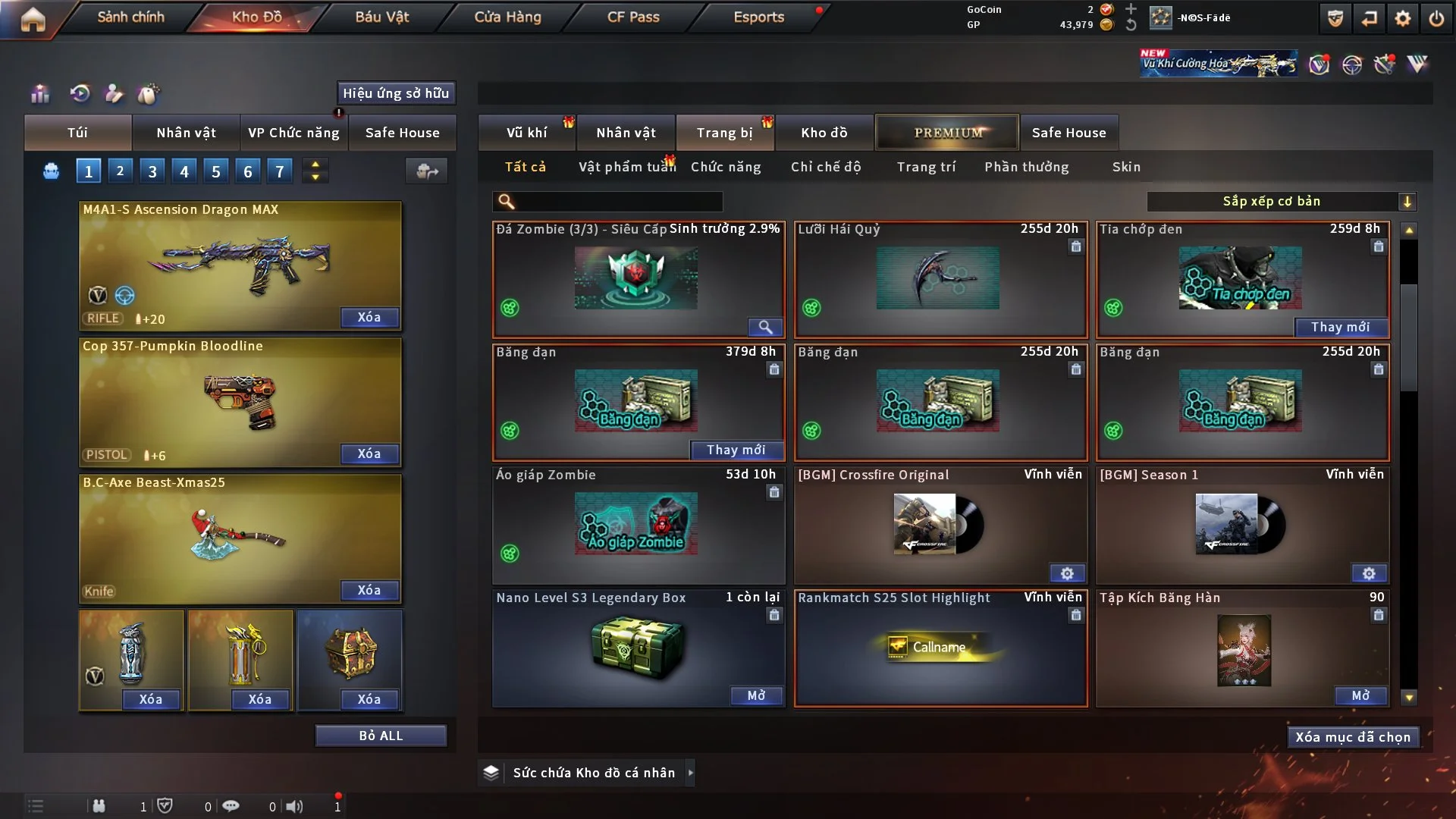This screenshot has height=819, width=1456.
Task: Select the Lưỡi Hái Quỷ scythe item
Action: coord(940,279)
